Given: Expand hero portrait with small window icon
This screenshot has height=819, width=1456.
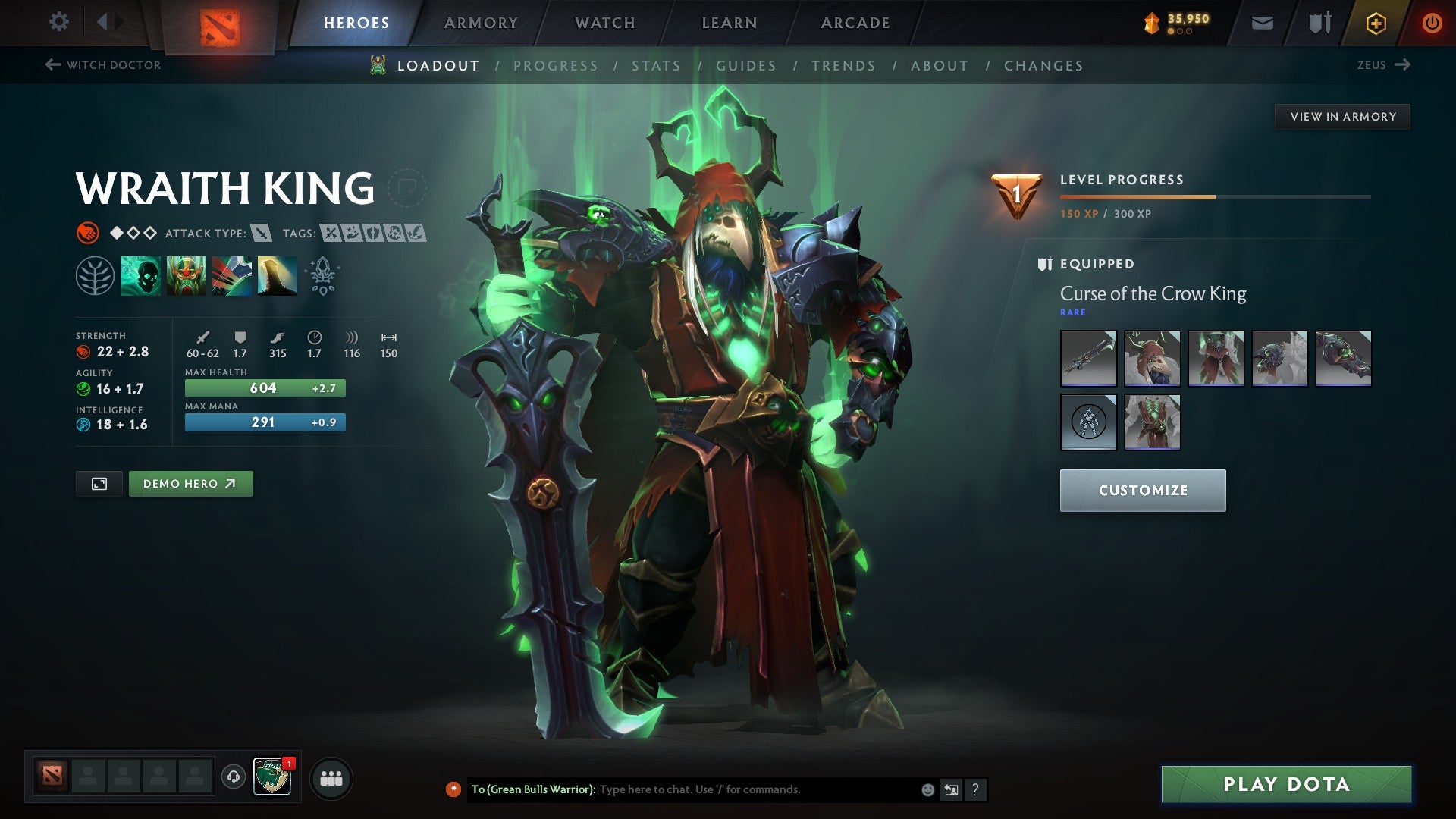Looking at the screenshot, I should click(x=99, y=483).
